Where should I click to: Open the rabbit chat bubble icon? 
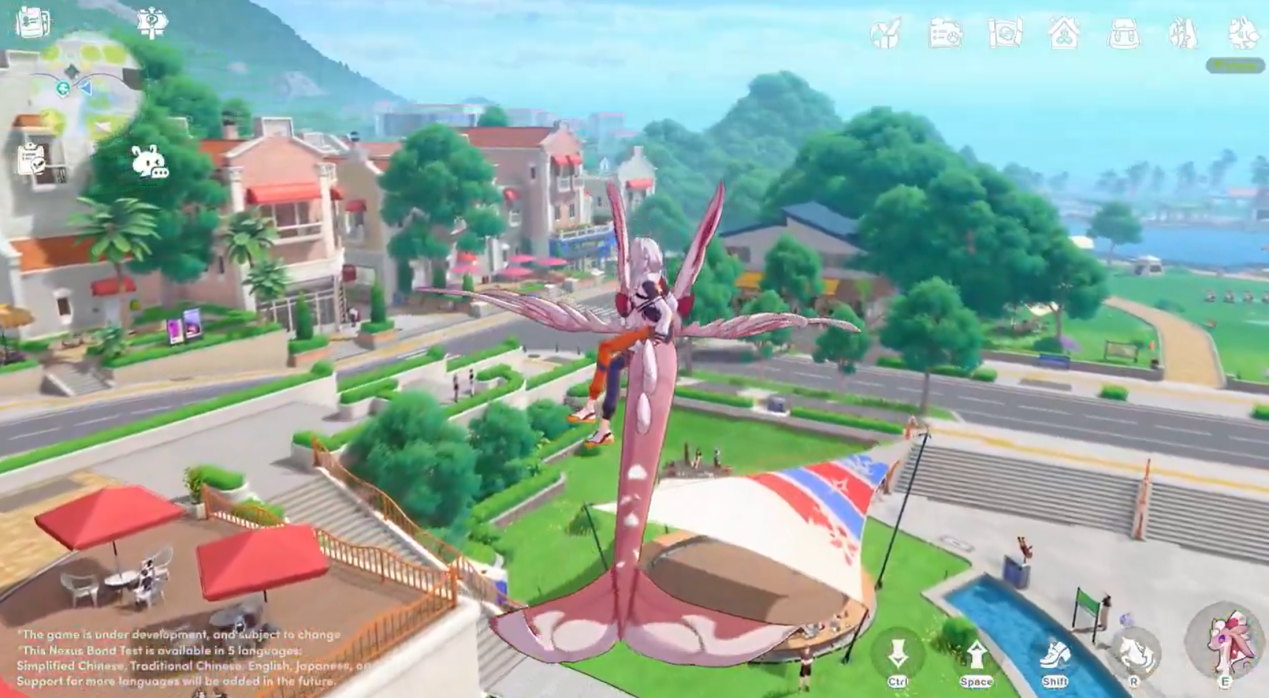[149, 162]
